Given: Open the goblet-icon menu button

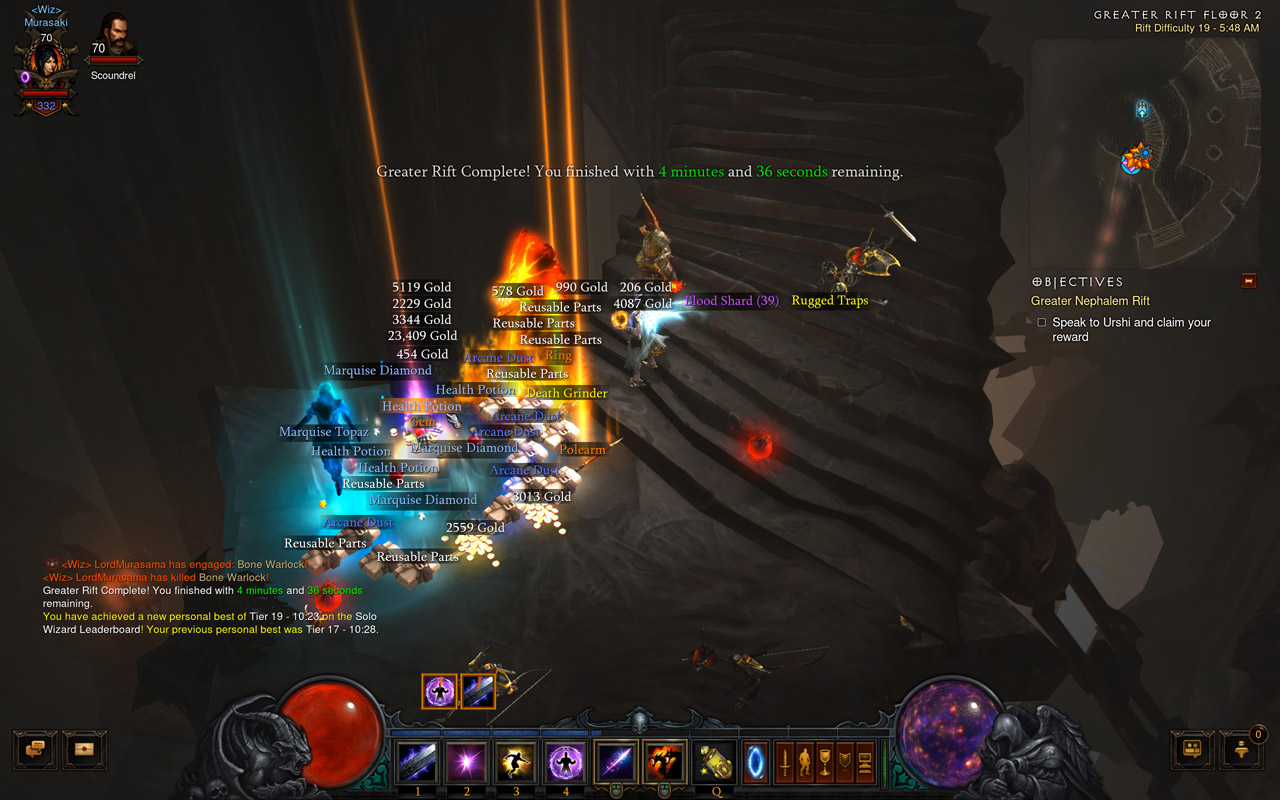Looking at the screenshot, I should click(825, 763).
